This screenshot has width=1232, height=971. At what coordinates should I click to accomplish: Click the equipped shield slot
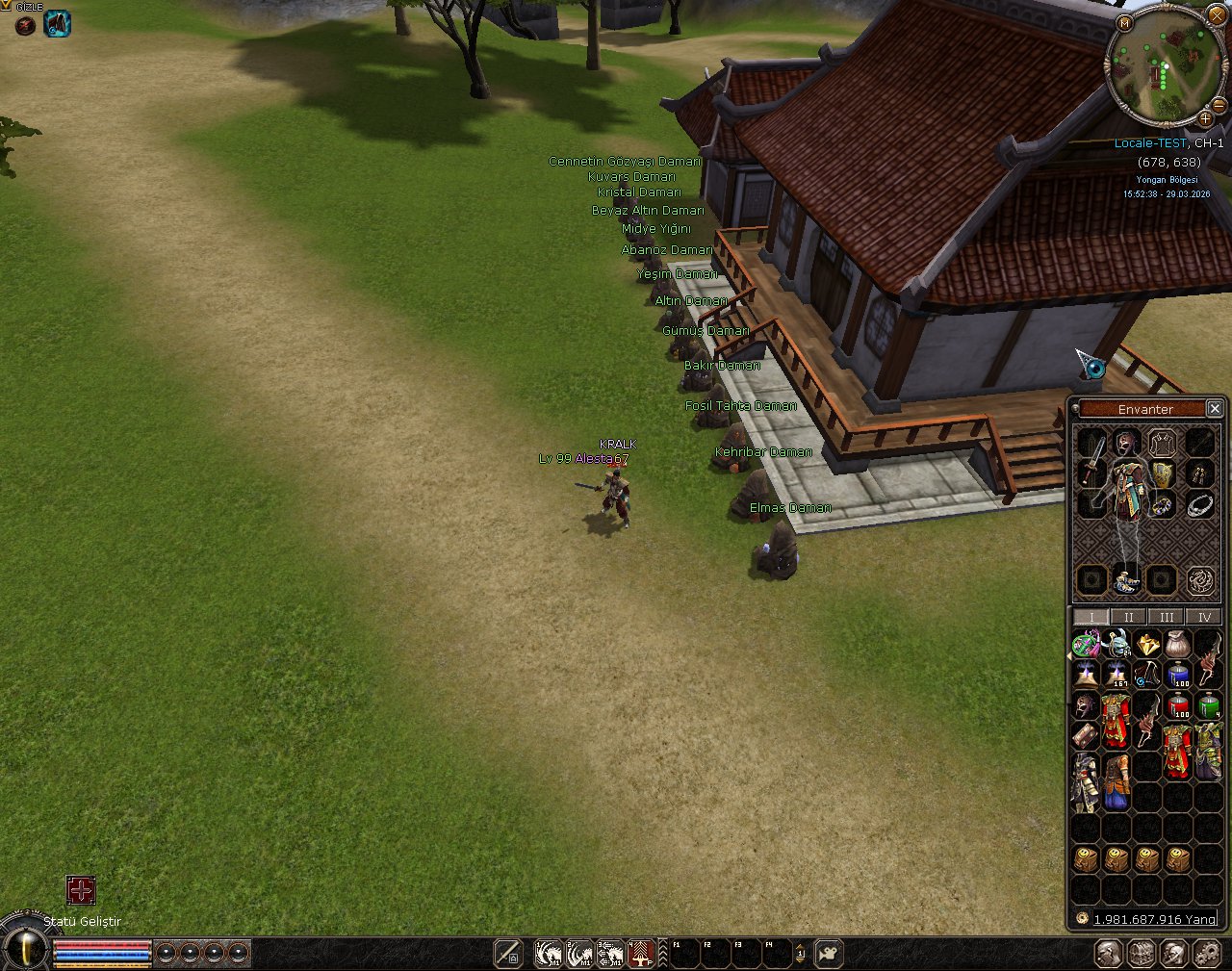(1163, 473)
